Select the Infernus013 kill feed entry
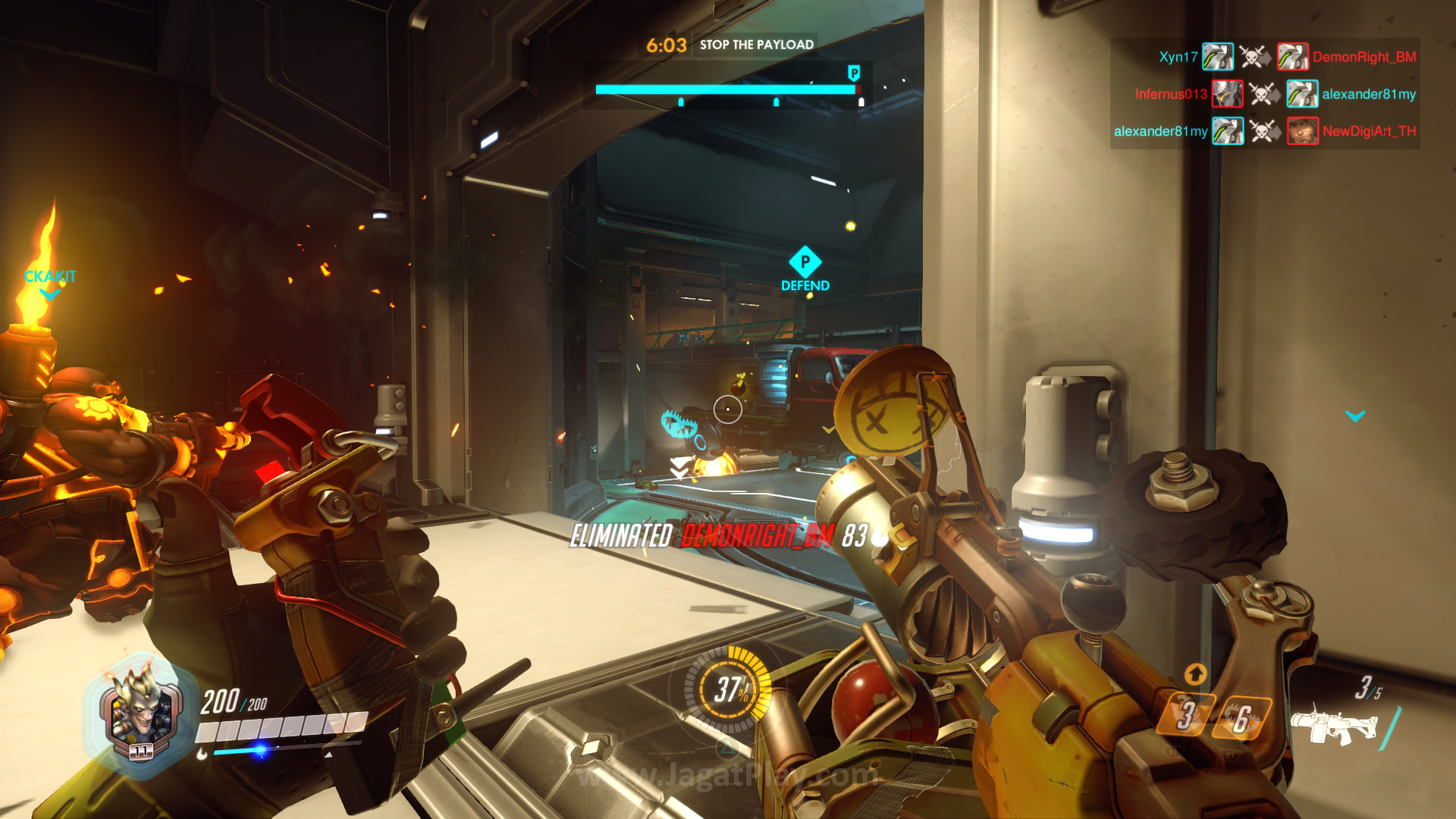The image size is (1456, 819). [x=1170, y=94]
